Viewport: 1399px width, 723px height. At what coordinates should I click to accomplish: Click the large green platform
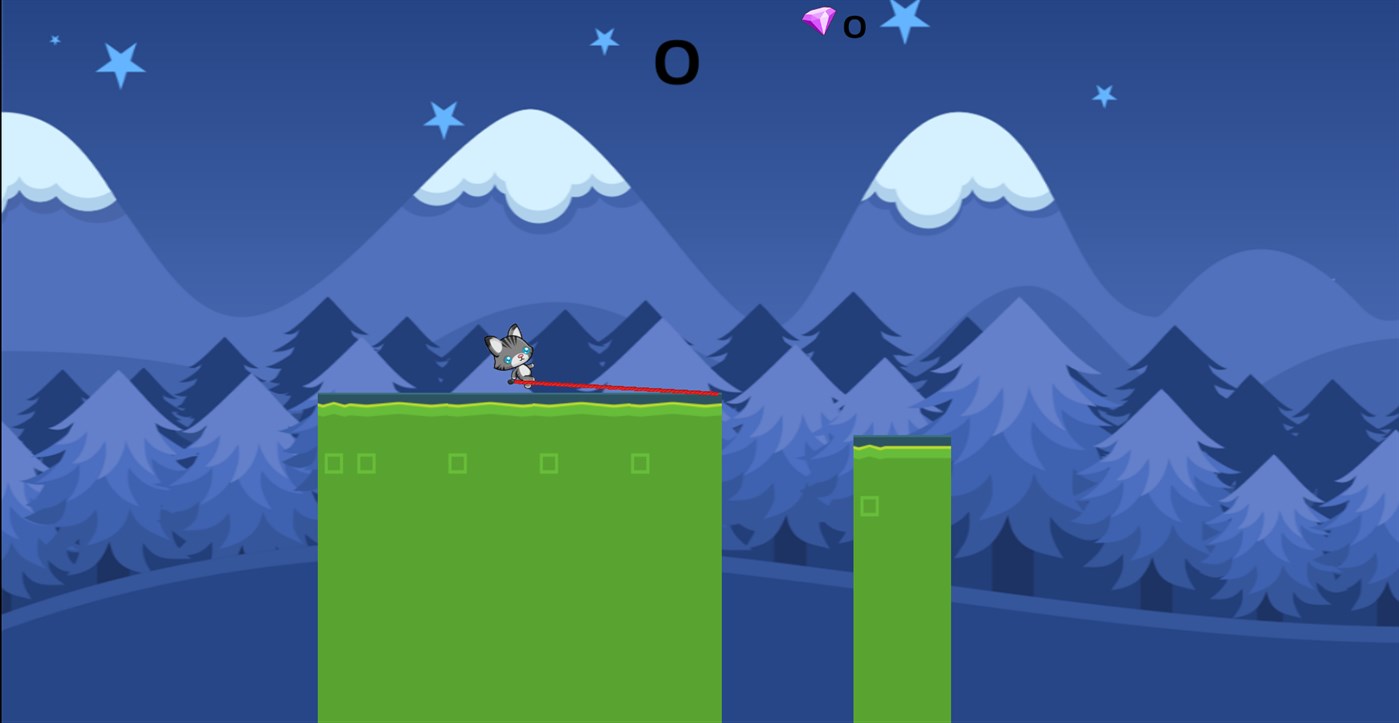[x=520, y=560]
